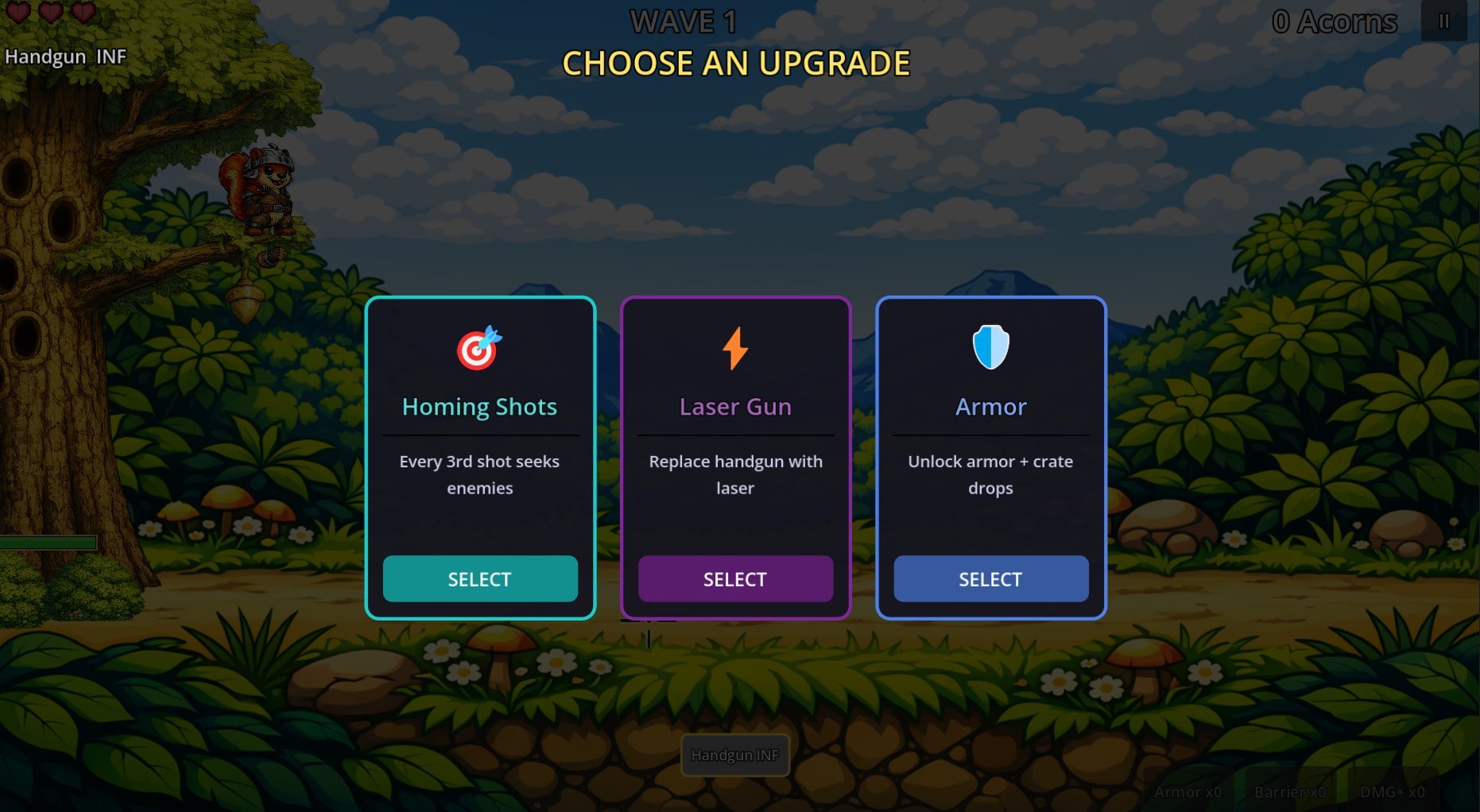Viewport: 1480px width, 812px height.
Task: Click the Homing Shots target icon
Action: (x=479, y=350)
